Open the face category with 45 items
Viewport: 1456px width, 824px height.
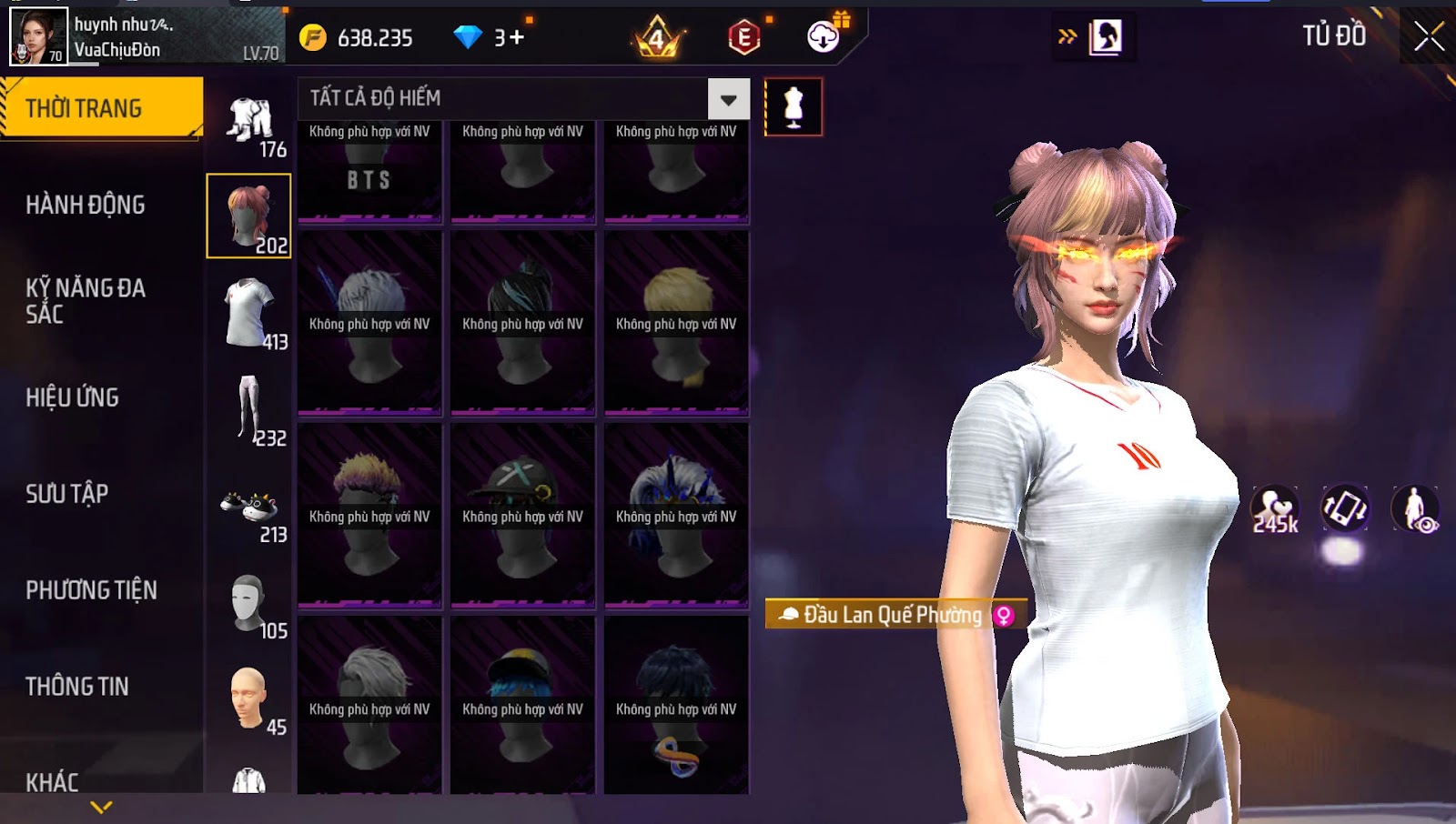tap(249, 700)
